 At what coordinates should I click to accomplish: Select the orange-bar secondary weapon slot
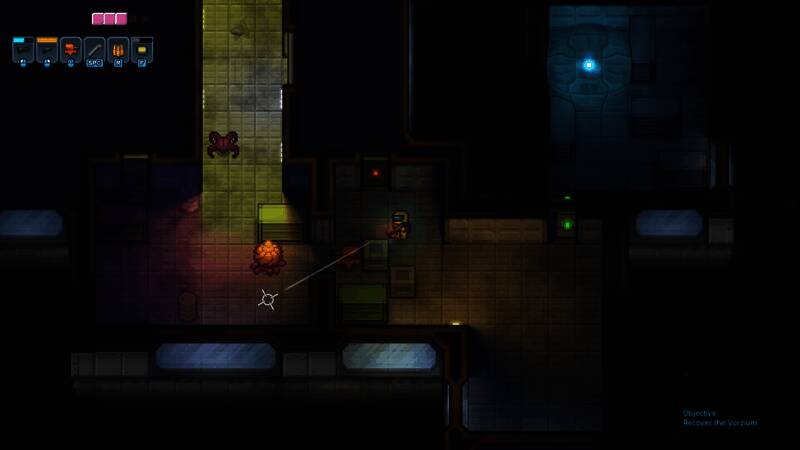47,50
